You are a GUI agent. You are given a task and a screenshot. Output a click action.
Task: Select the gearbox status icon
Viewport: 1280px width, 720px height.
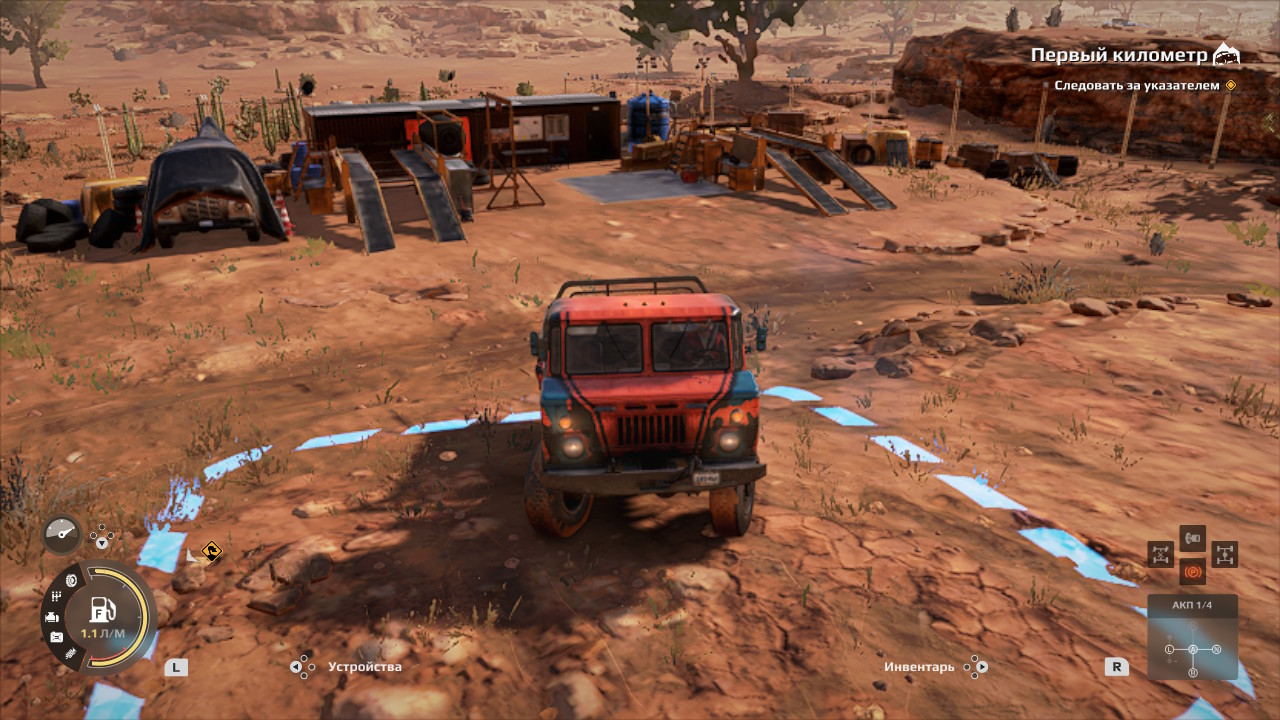[57, 598]
